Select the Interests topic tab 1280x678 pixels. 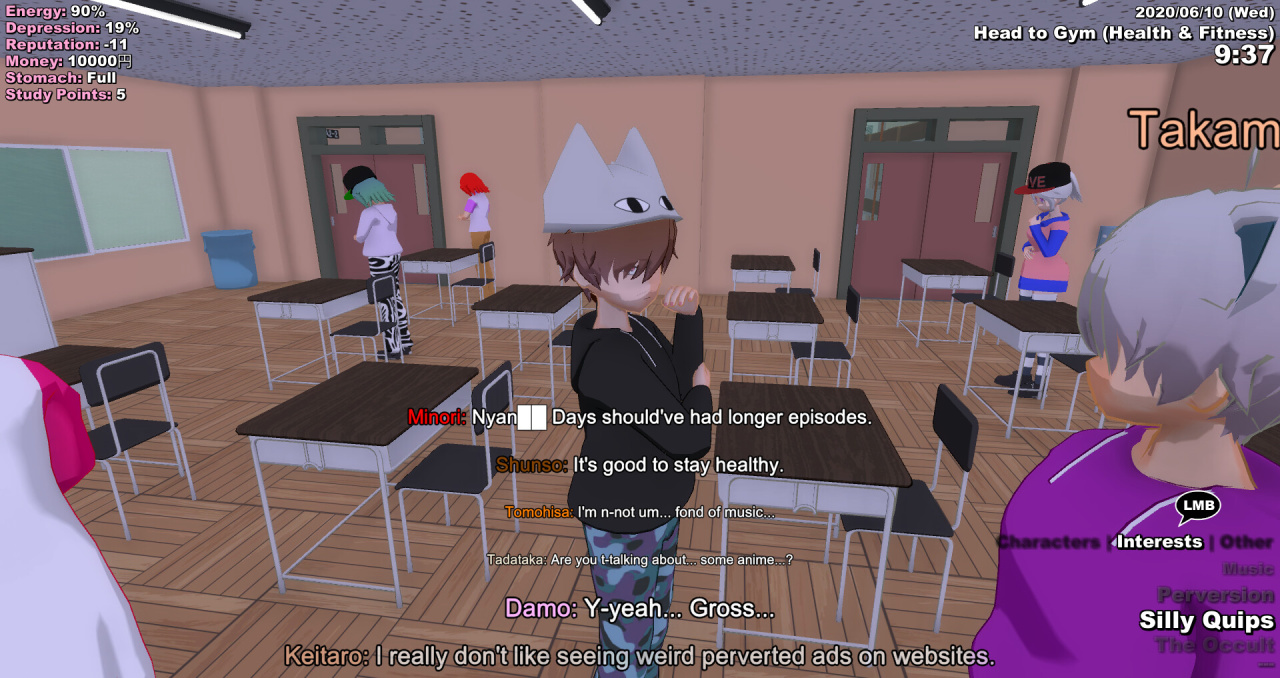tap(1159, 542)
